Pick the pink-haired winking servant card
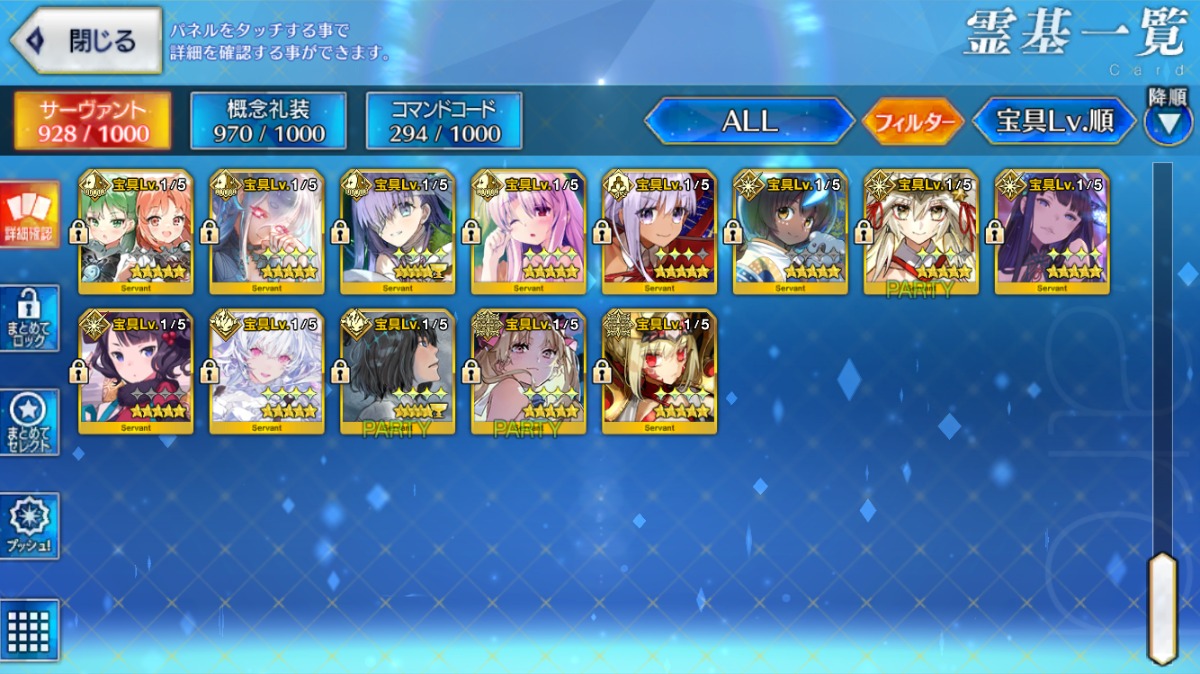 pos(528,232)
